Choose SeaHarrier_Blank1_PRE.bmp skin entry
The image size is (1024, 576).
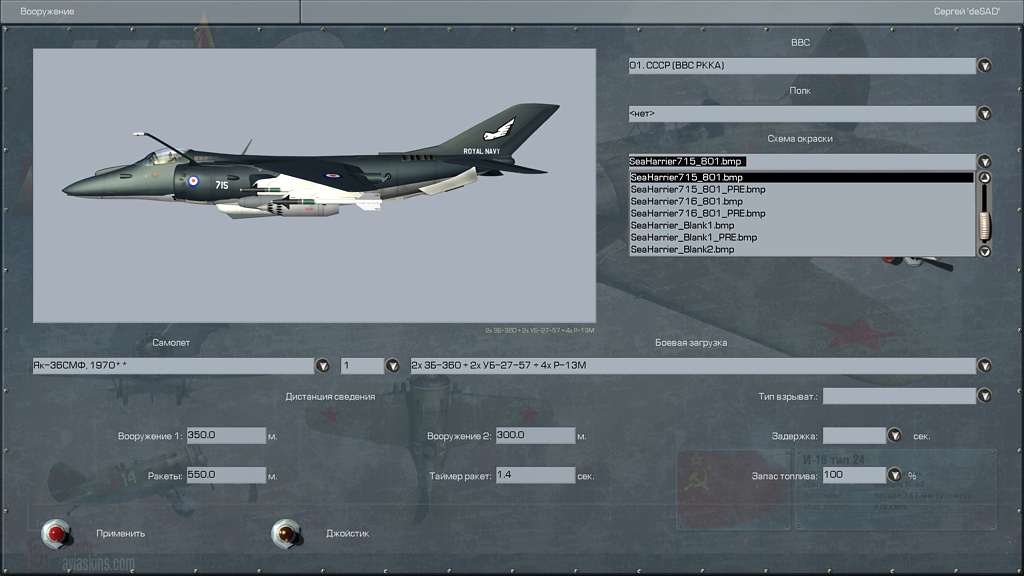click(695, 237)
